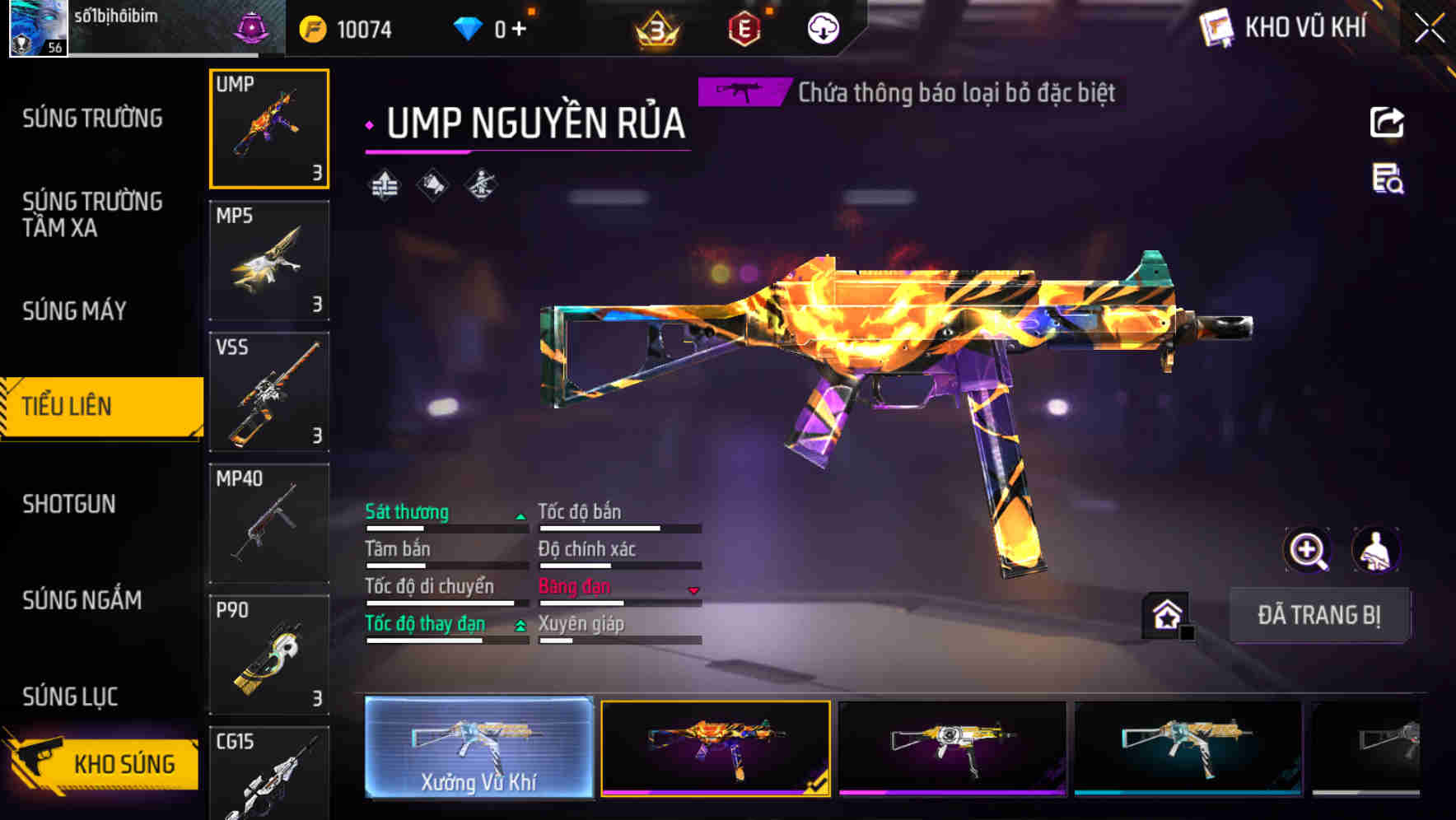1456x820 pixels.
Task: Click the Đã Trang Bị equipped button
Action: 1318,615
